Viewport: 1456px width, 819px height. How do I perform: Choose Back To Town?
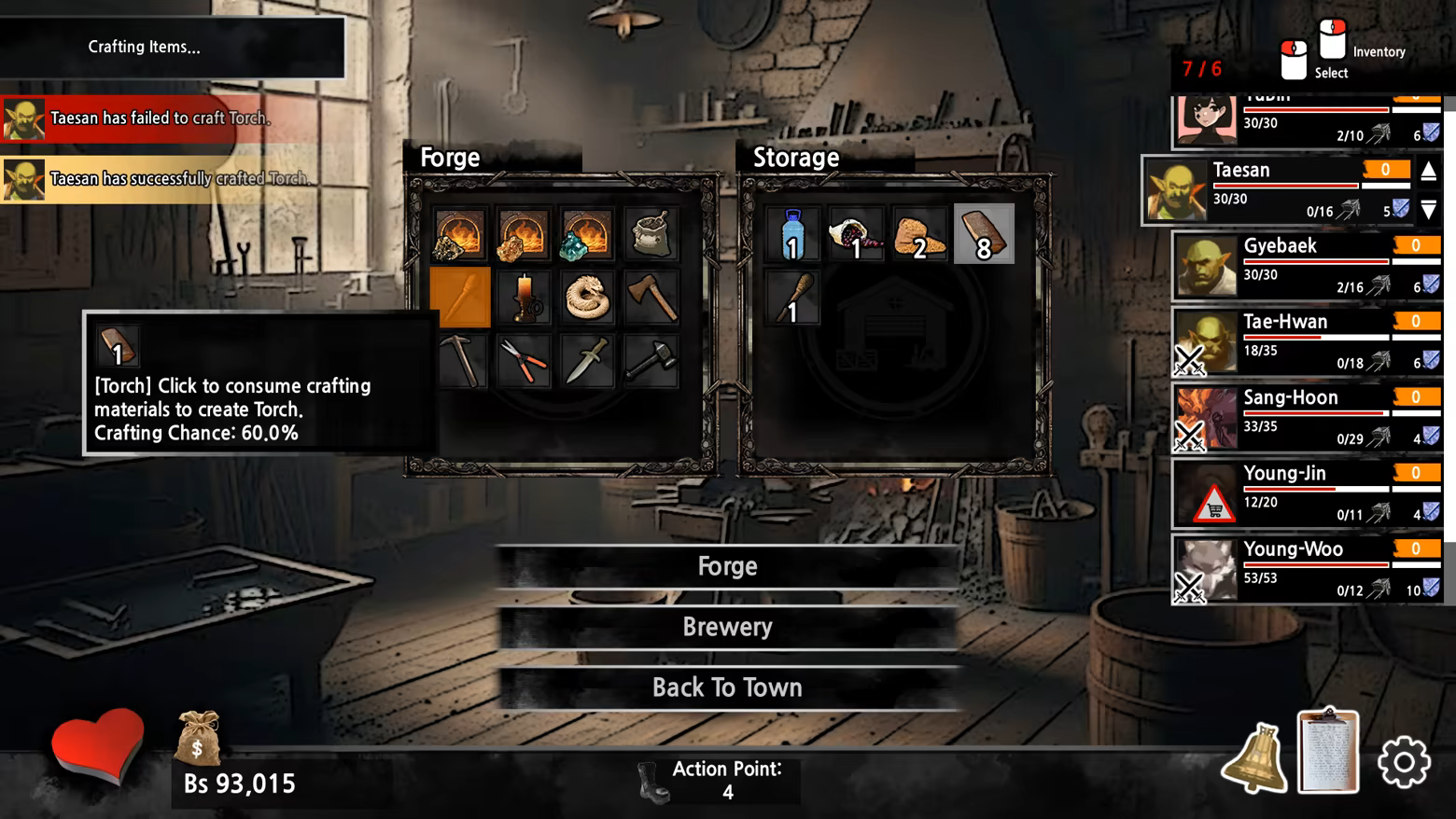tap(727, 687)
